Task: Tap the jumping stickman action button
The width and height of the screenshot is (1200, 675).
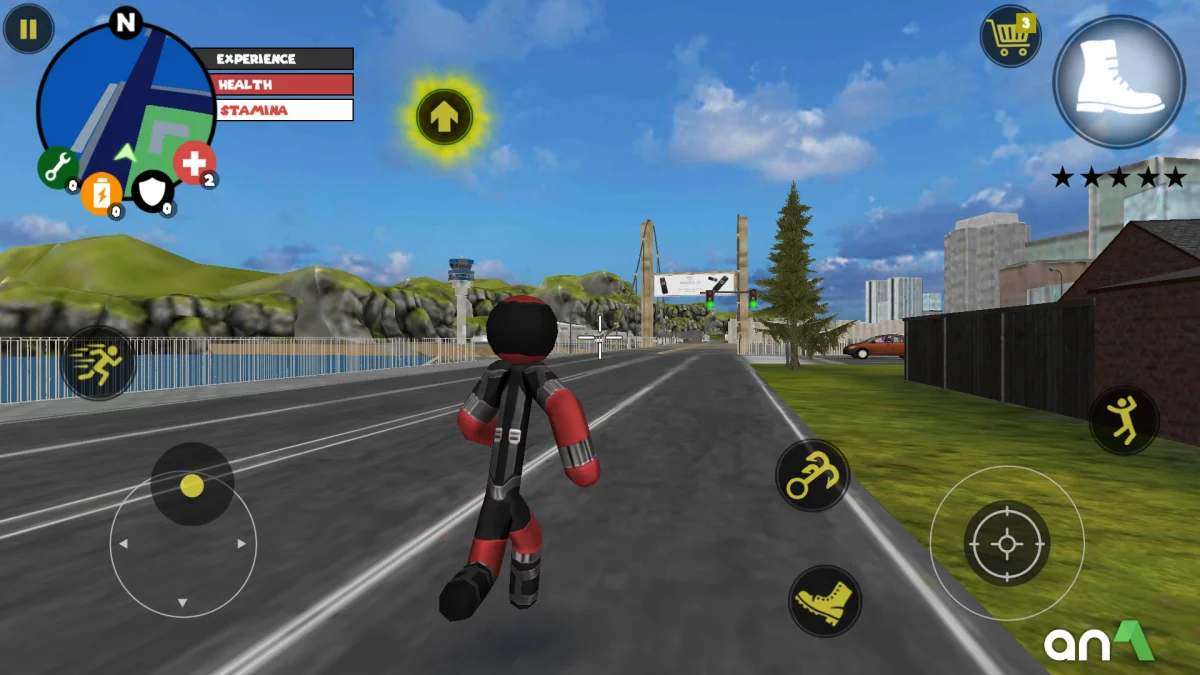Action: point(1124,420)
